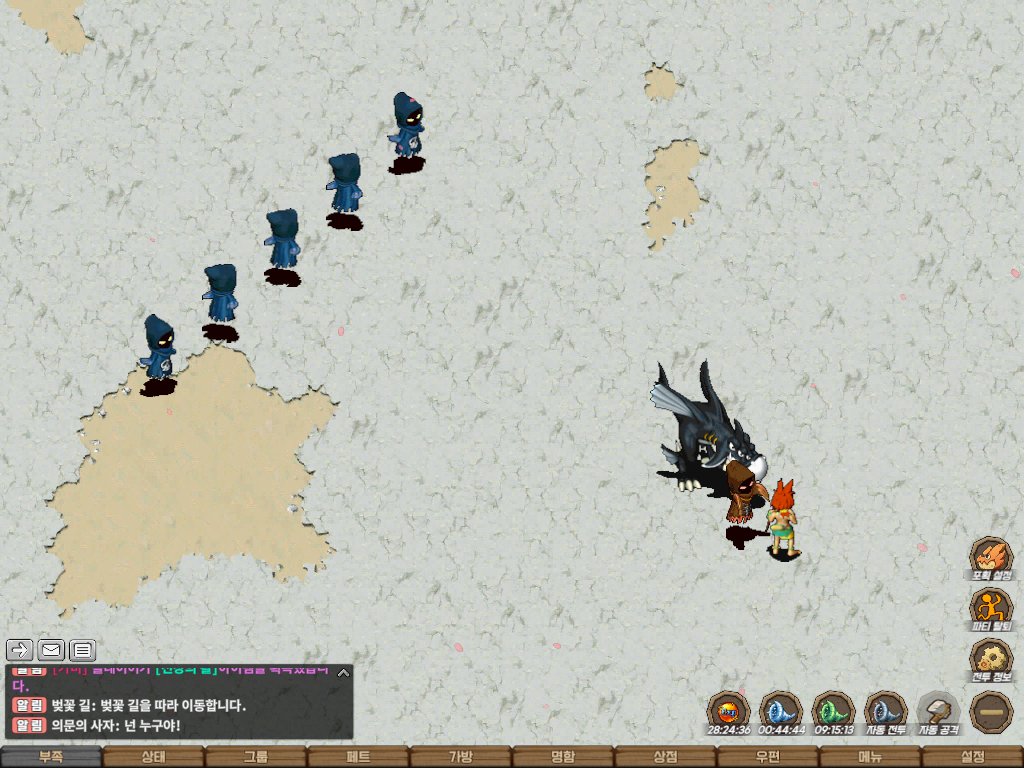
Task: Open the 가방 bag inventory
Action: tap(460, 757)
